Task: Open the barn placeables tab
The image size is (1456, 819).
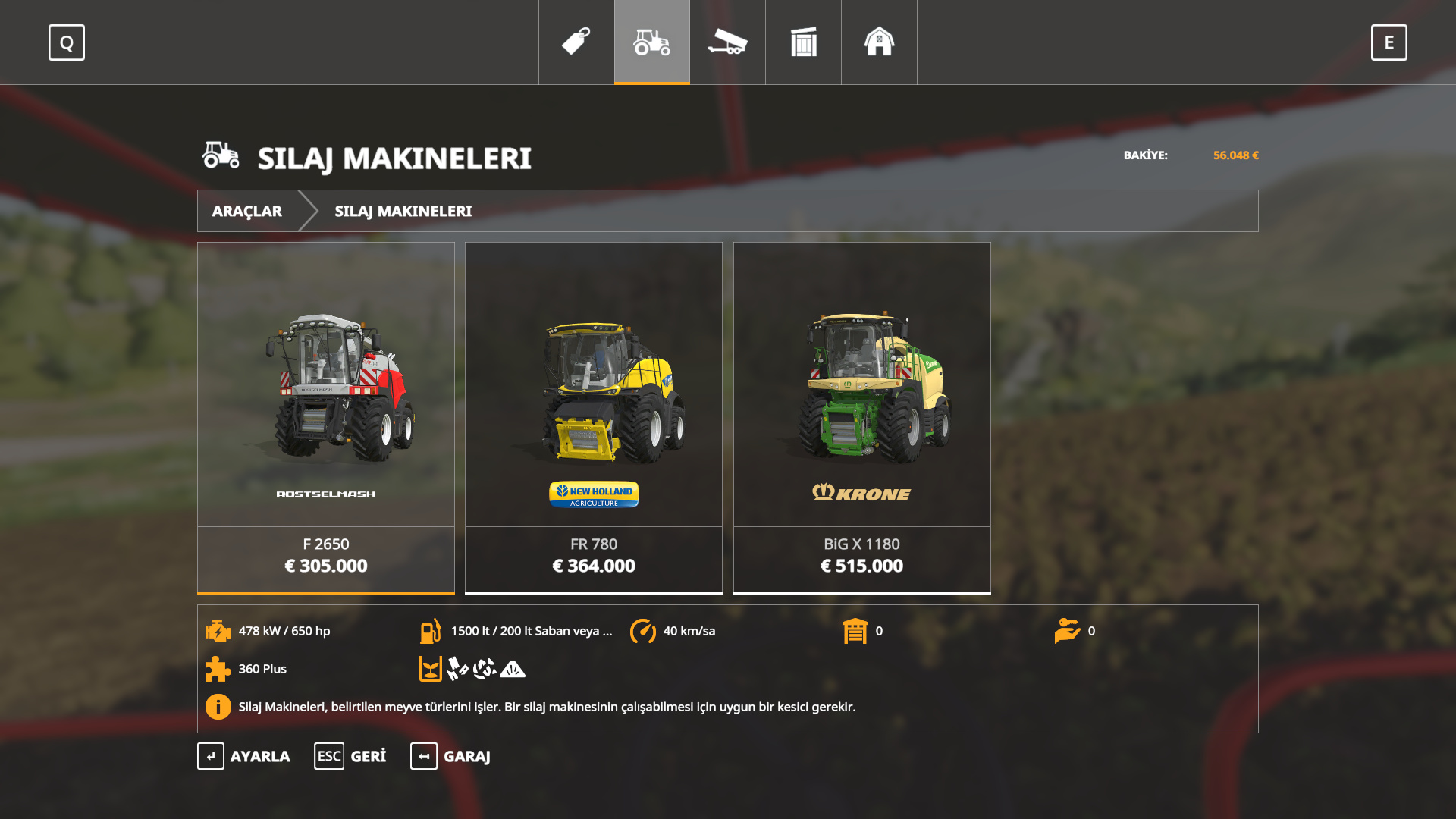Action: [x=880, y=42]
